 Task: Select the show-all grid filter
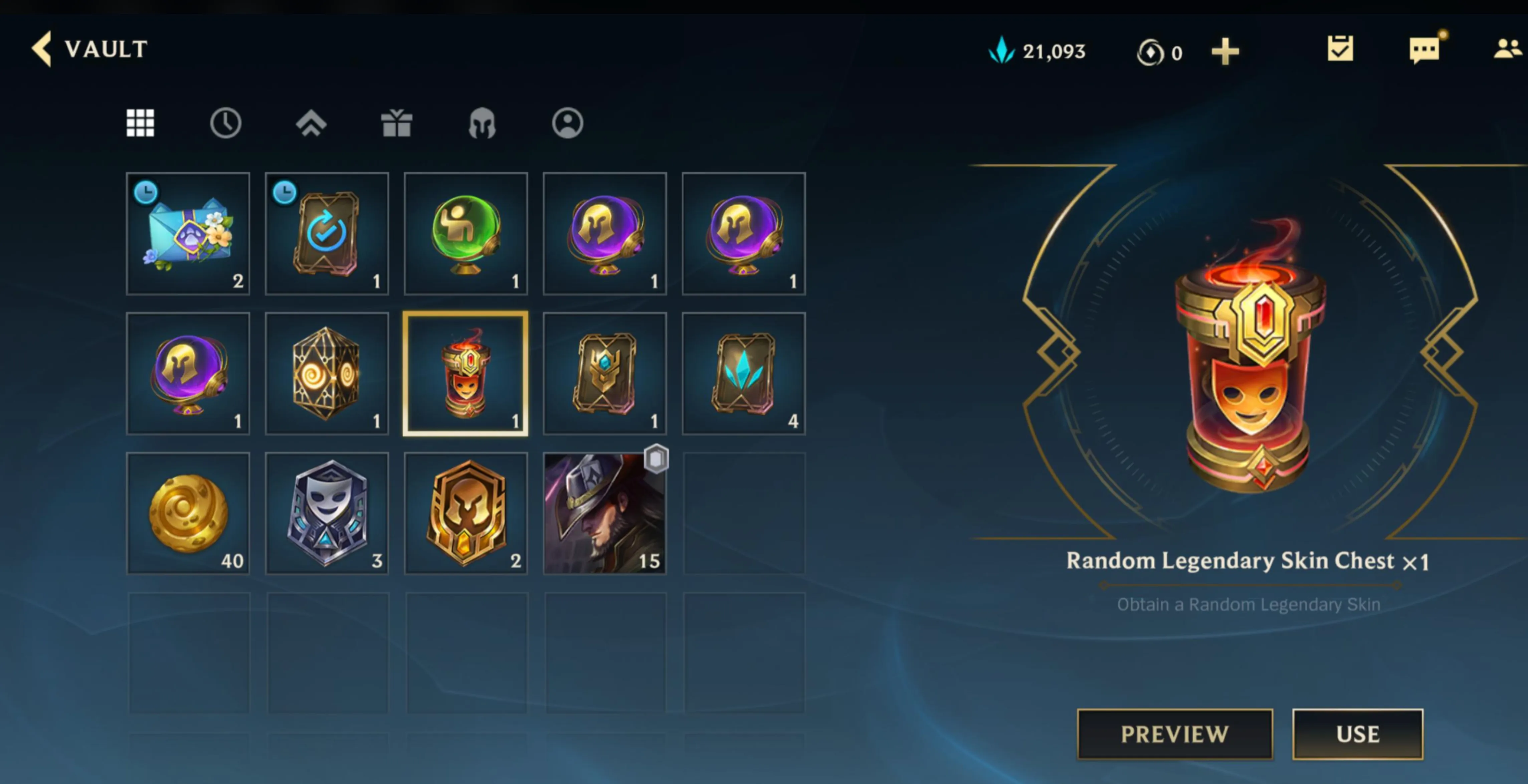tap(140, 123)
